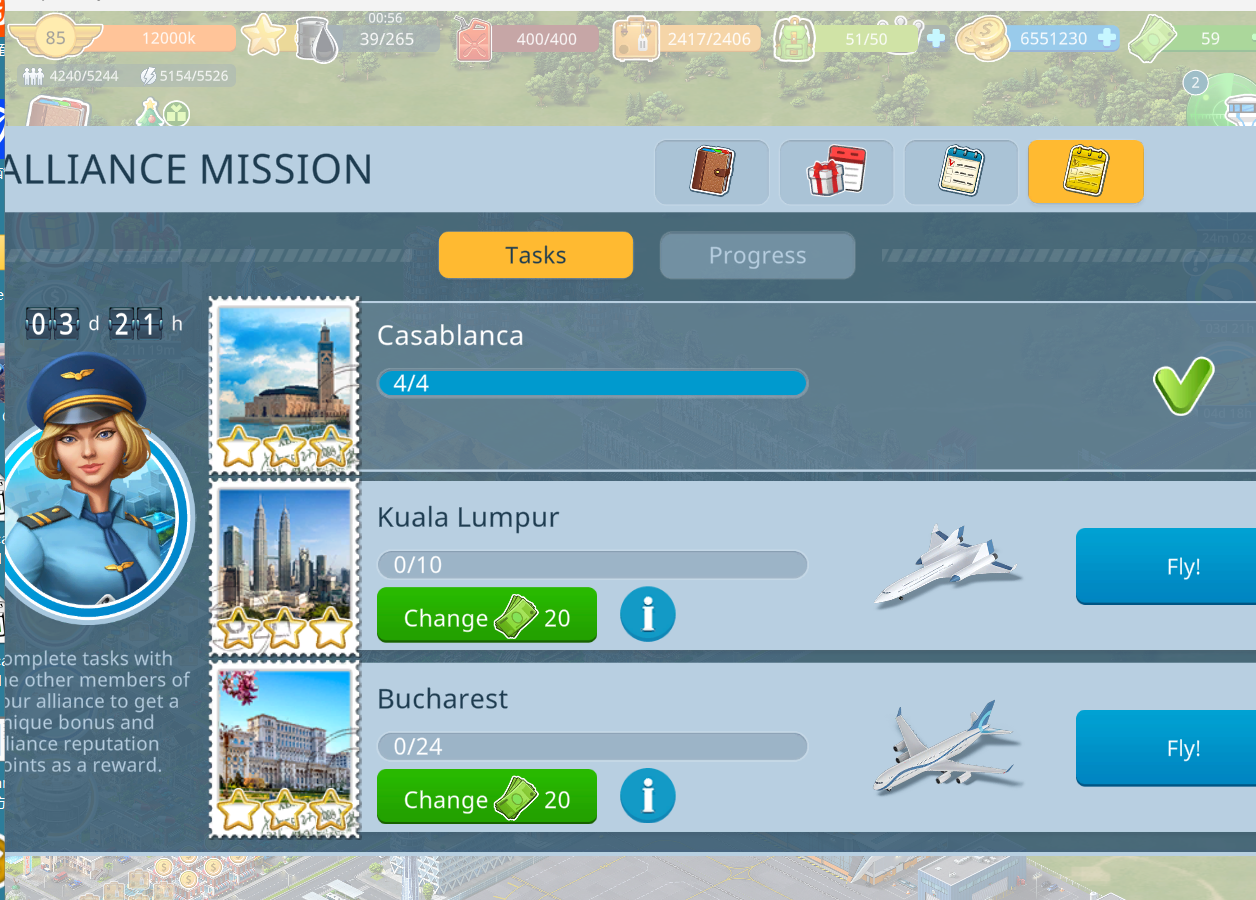Show info for Bucharest task
Screen dimensions: 1256x900
coord(647,797)
